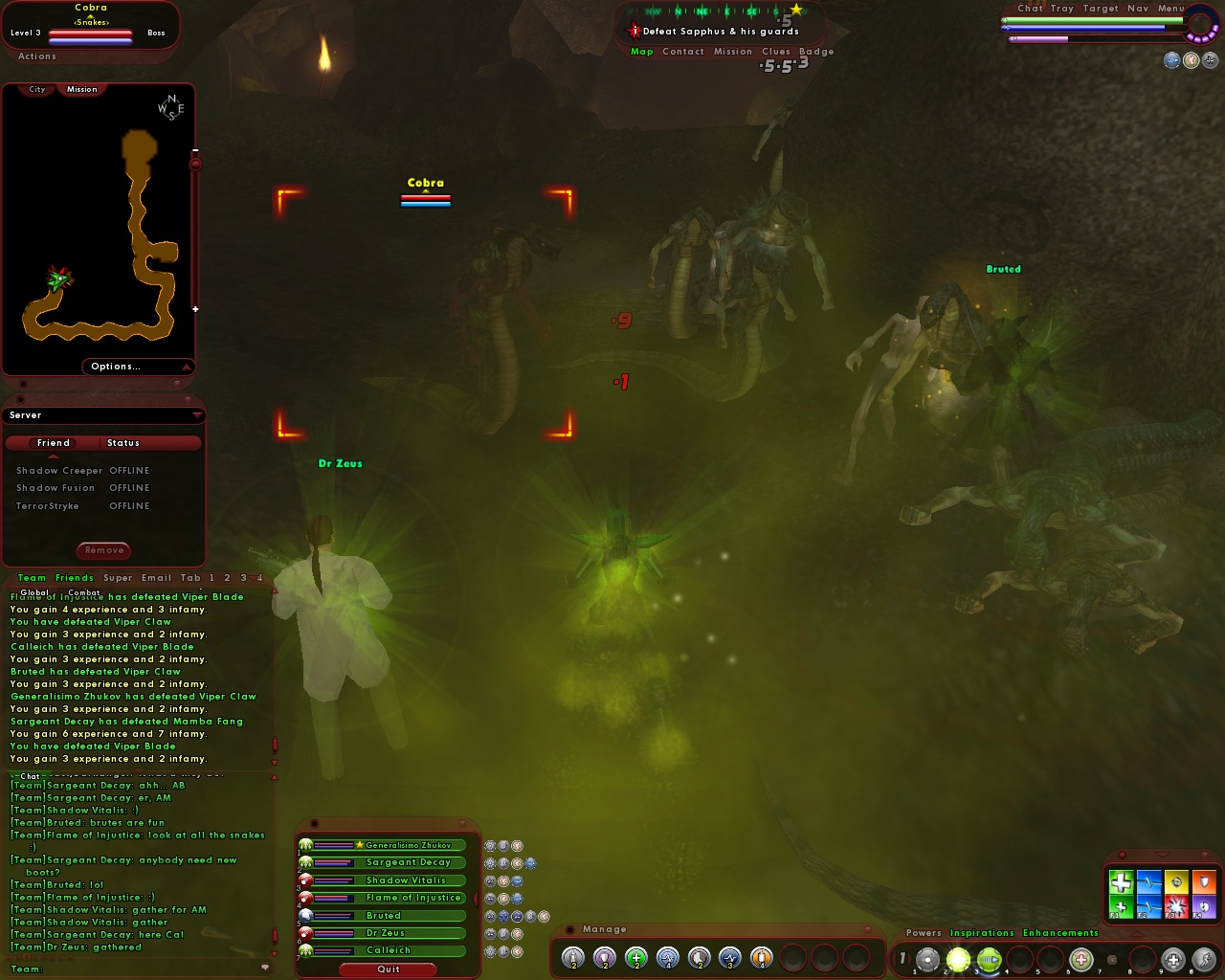The height and width of the screenshot is (980, 1225).
Task: Click Remove in the friends list
Action: click(x=102, y=550)
